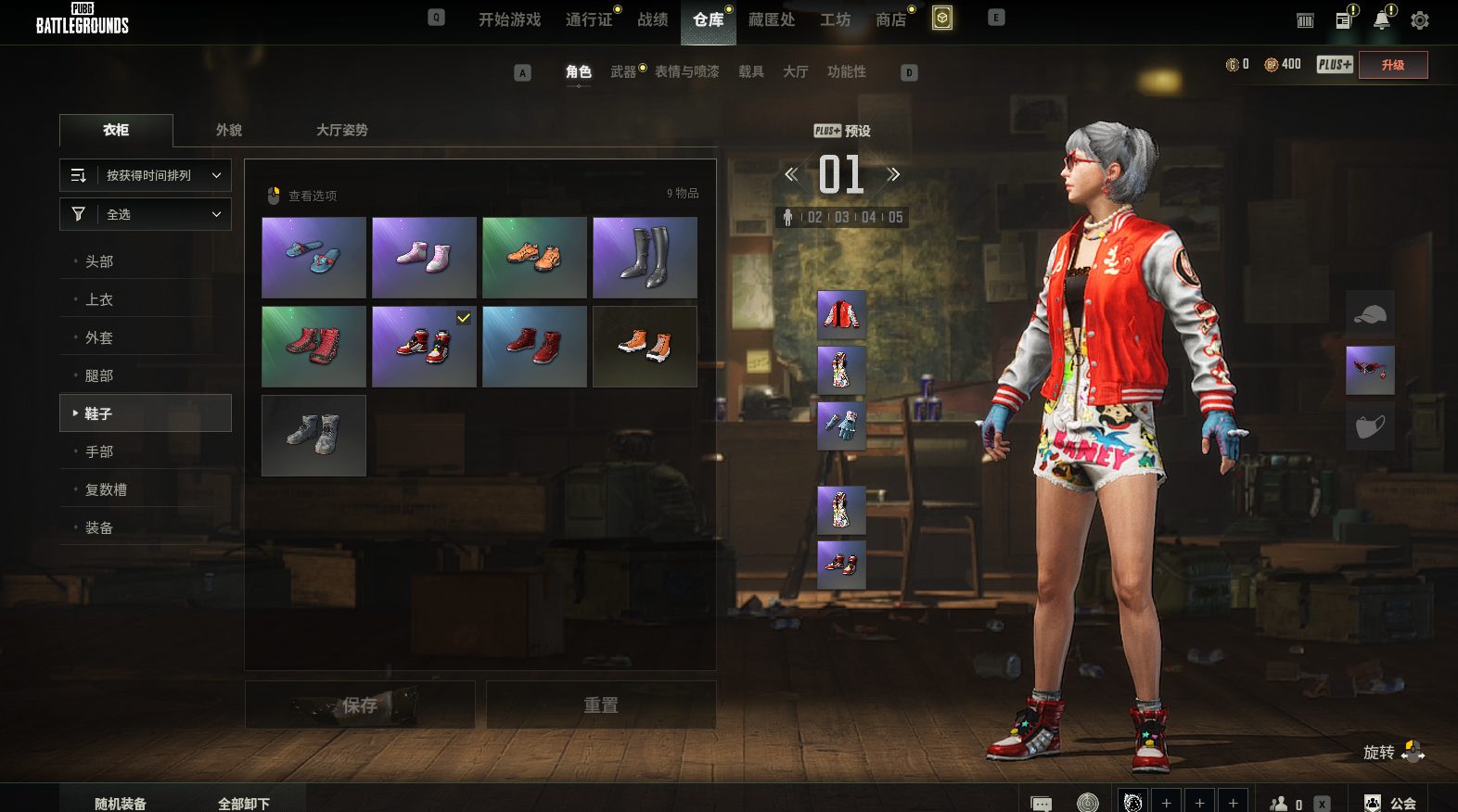
Task: Select the 手部 hands category
Action: pyautogui.click(x=99, y=451)
